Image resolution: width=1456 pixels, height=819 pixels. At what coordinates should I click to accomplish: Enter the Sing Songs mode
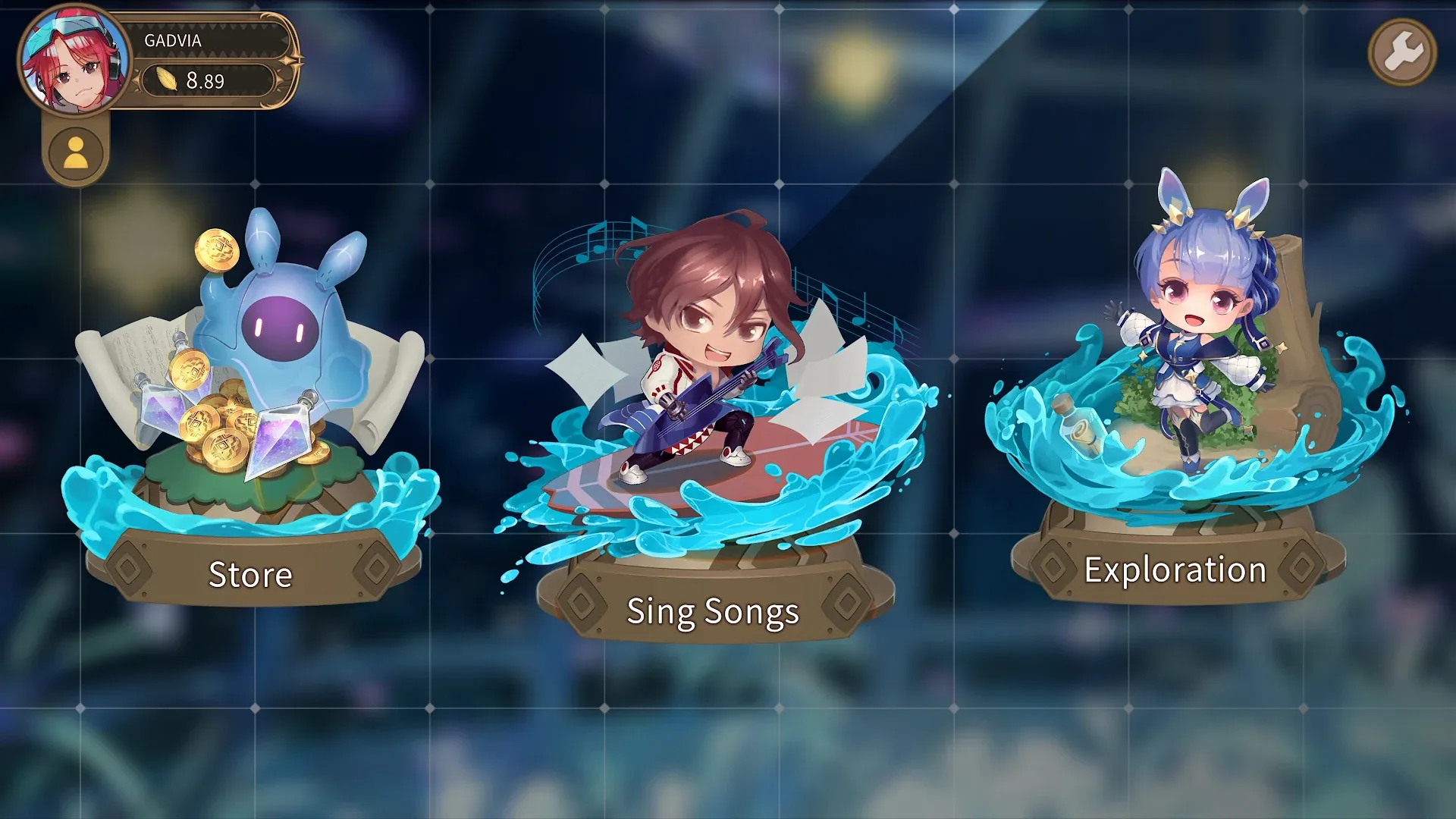click(713, 611)
